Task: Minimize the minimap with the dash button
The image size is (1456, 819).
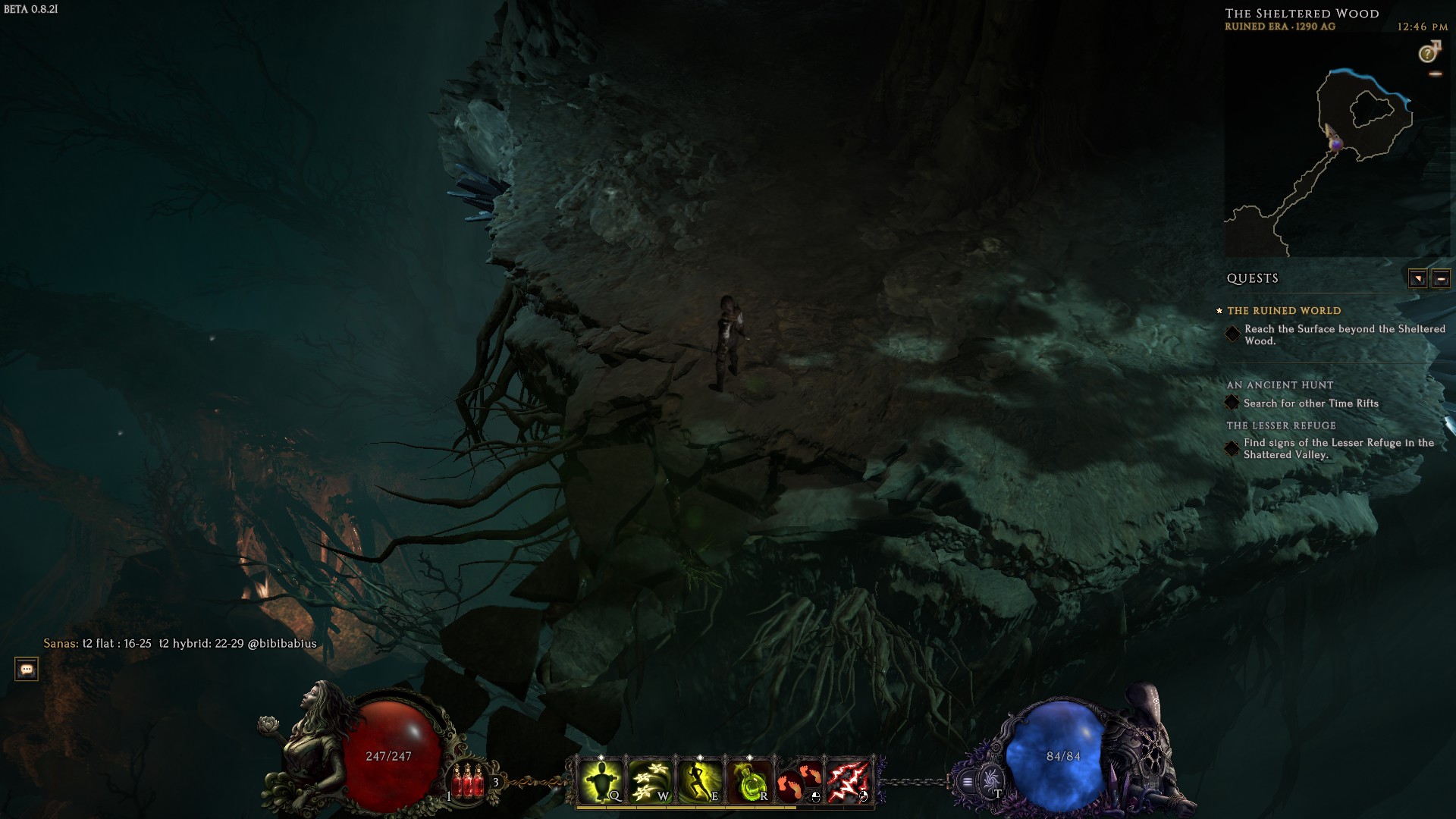Action: (x=1435, y=74)
